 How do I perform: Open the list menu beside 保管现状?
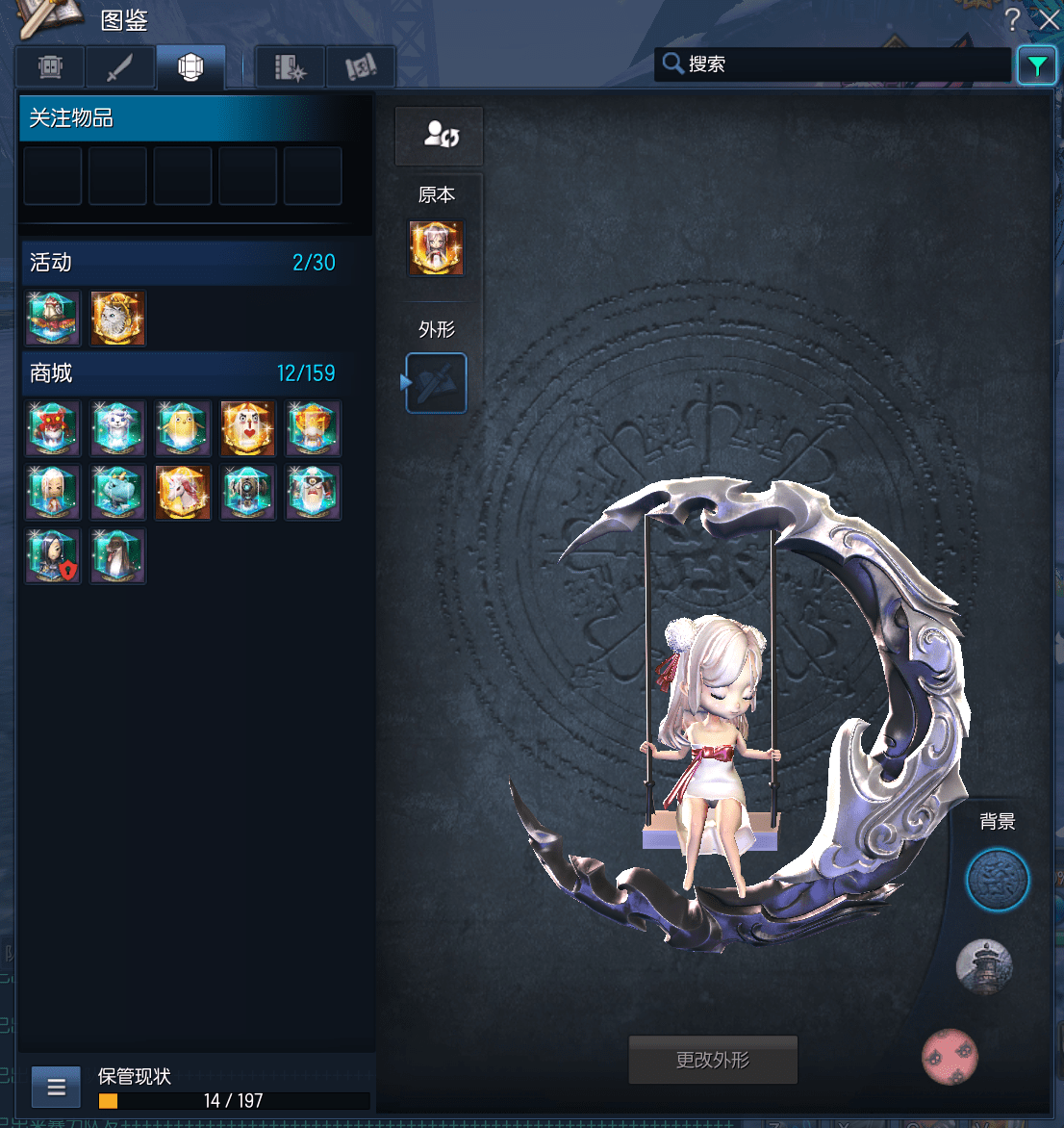point(57,1088)
